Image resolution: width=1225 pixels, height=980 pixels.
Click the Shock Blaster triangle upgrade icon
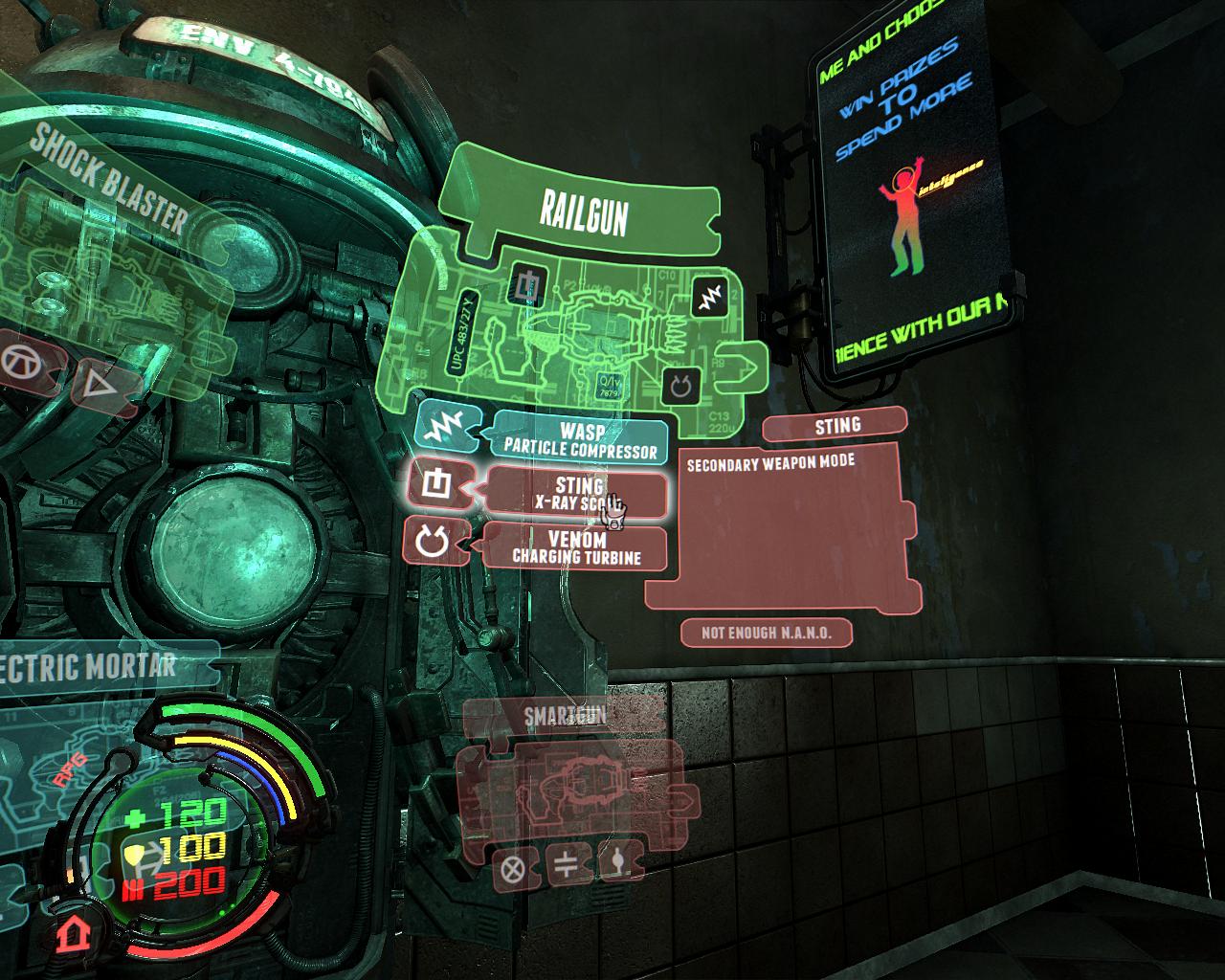pyautogui.click(x=94, y=387)
